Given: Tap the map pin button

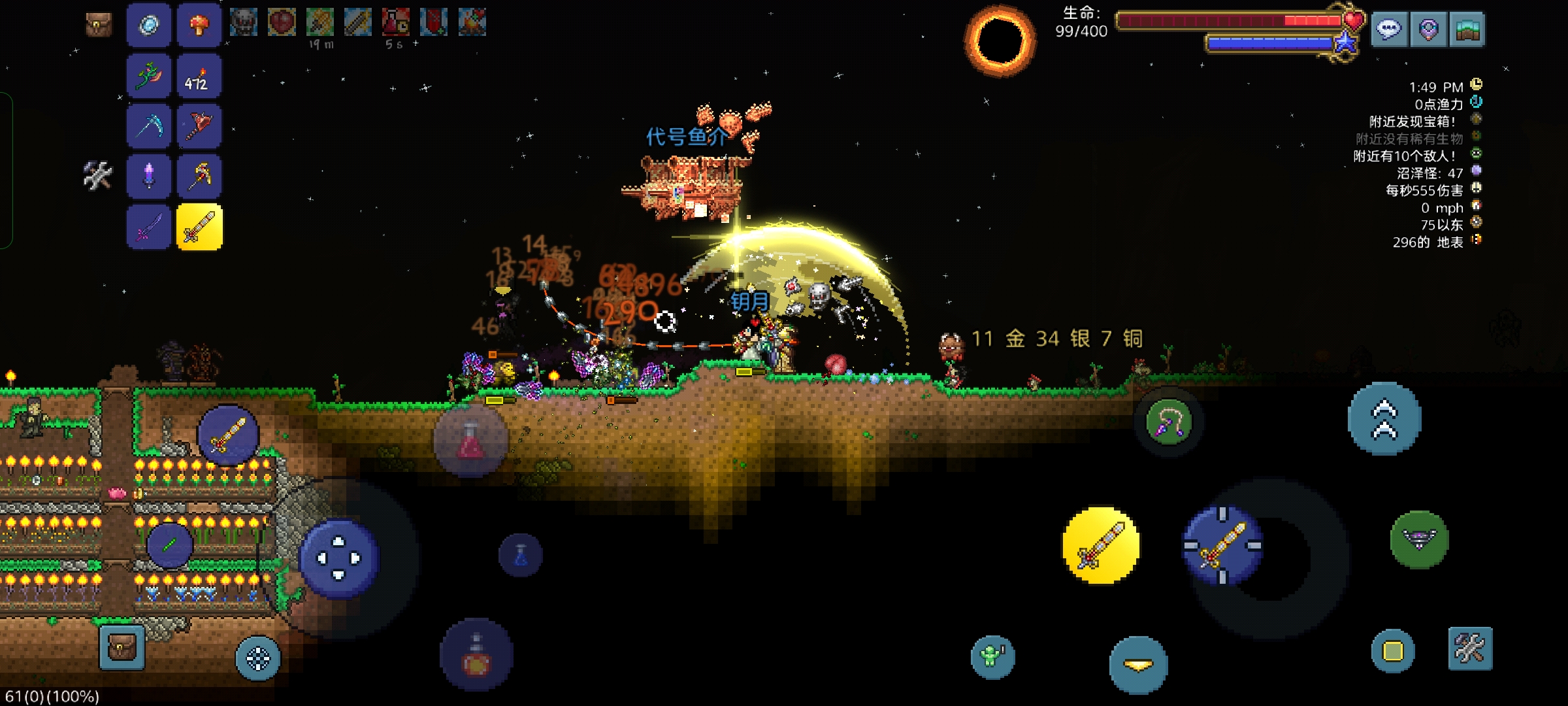Looking at the screenshot, I should click(x=1428, y=29).
